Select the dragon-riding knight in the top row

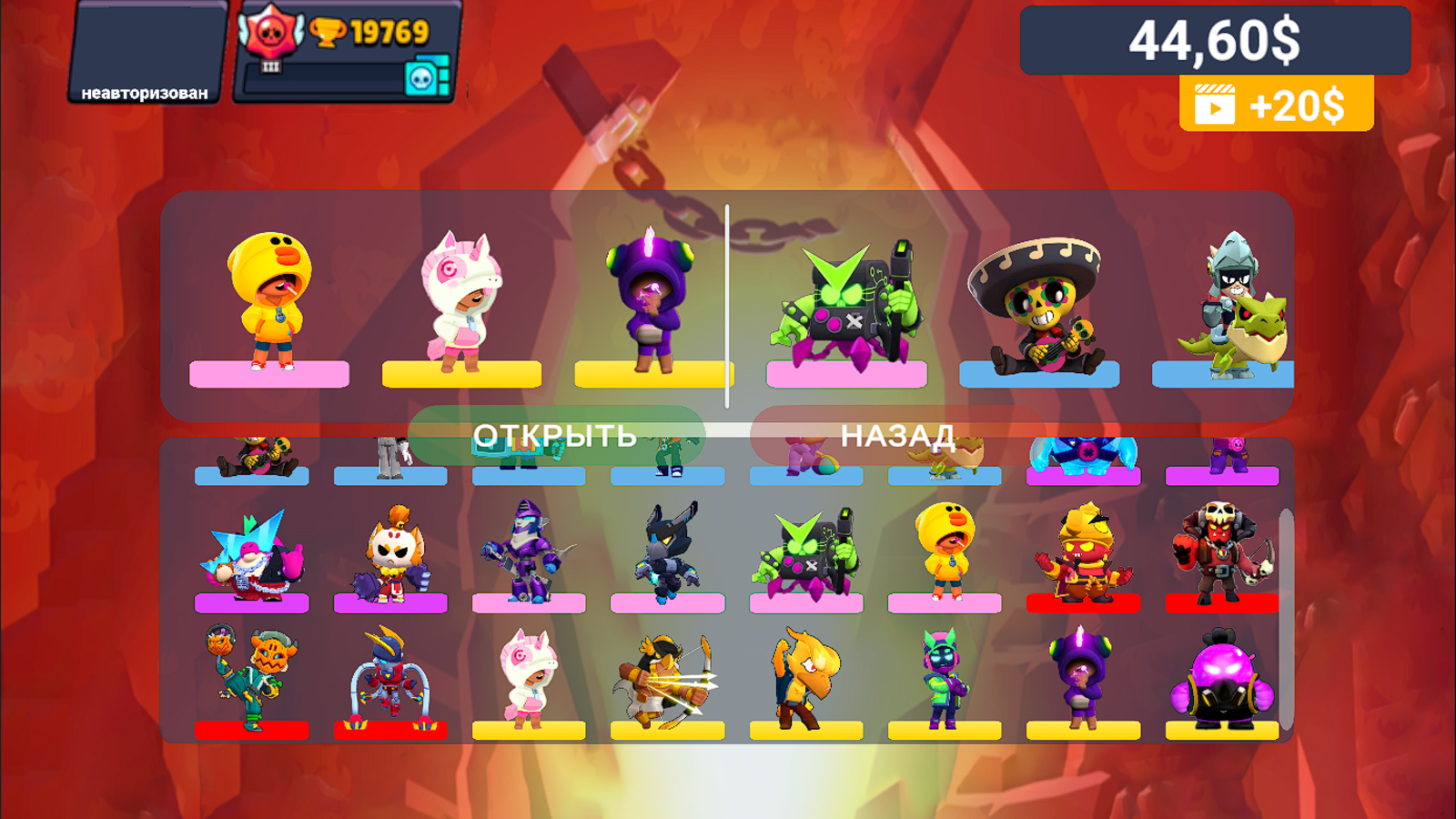tap(1238, 300)
